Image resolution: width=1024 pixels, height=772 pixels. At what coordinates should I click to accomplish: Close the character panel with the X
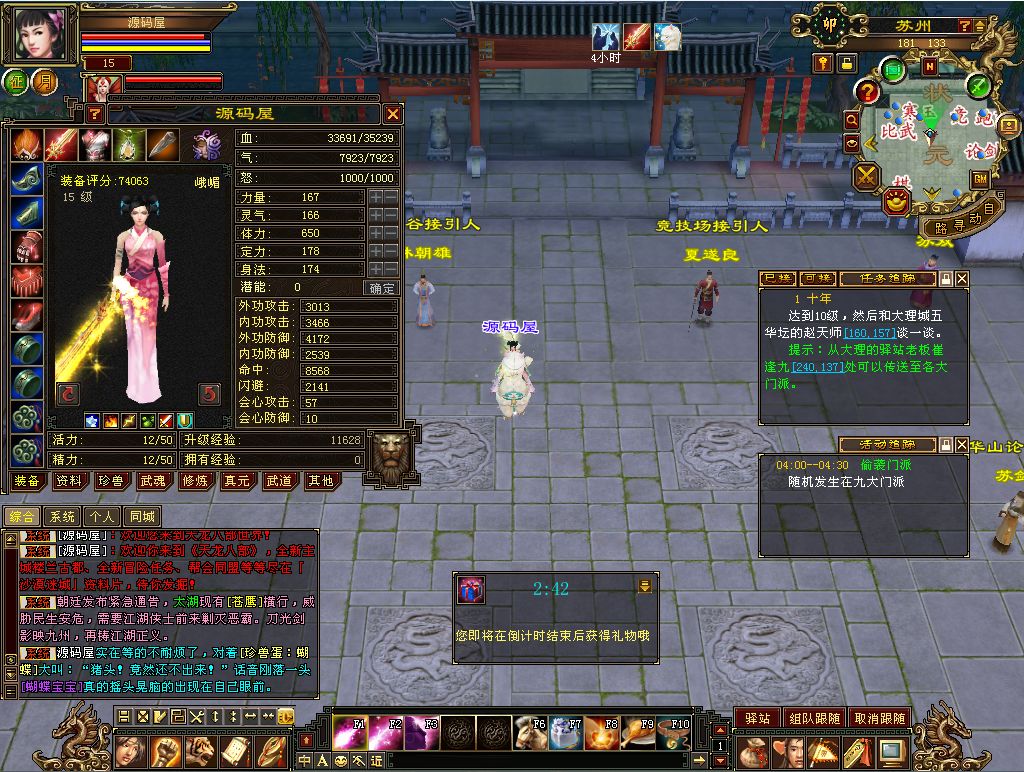click(x=393, y=114)
